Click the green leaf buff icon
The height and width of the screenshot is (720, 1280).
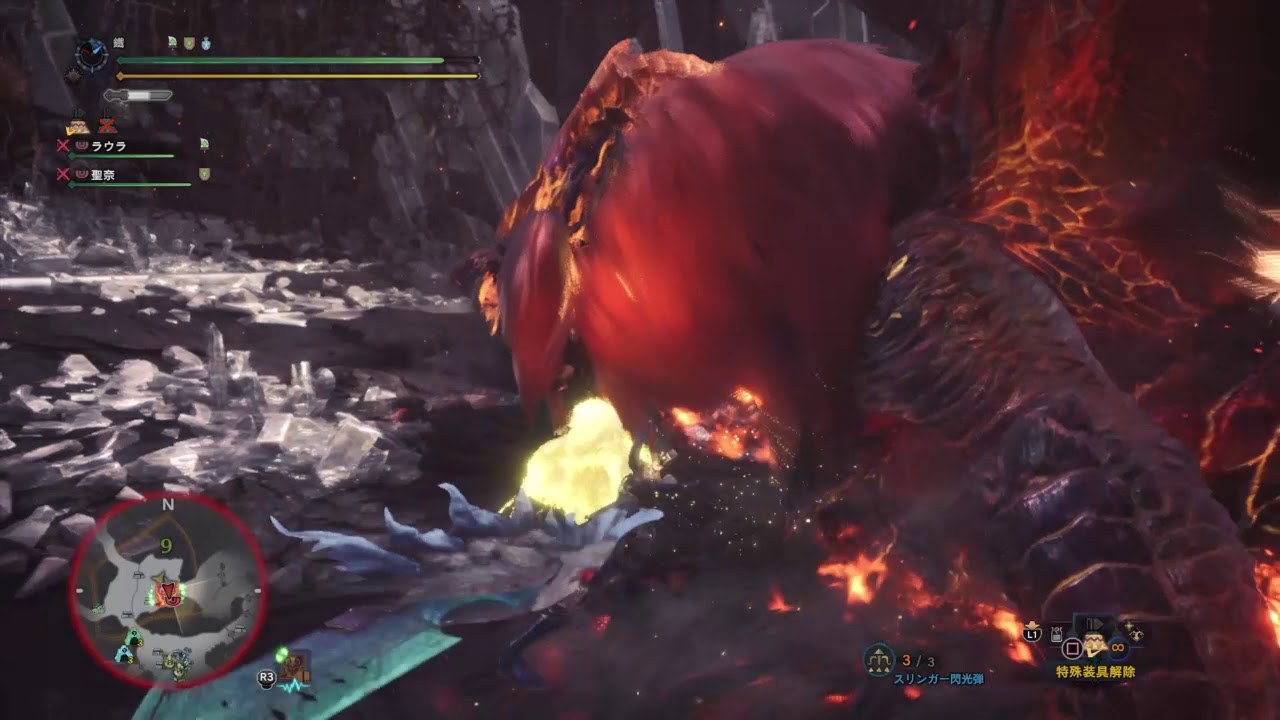tap(172, 42)
